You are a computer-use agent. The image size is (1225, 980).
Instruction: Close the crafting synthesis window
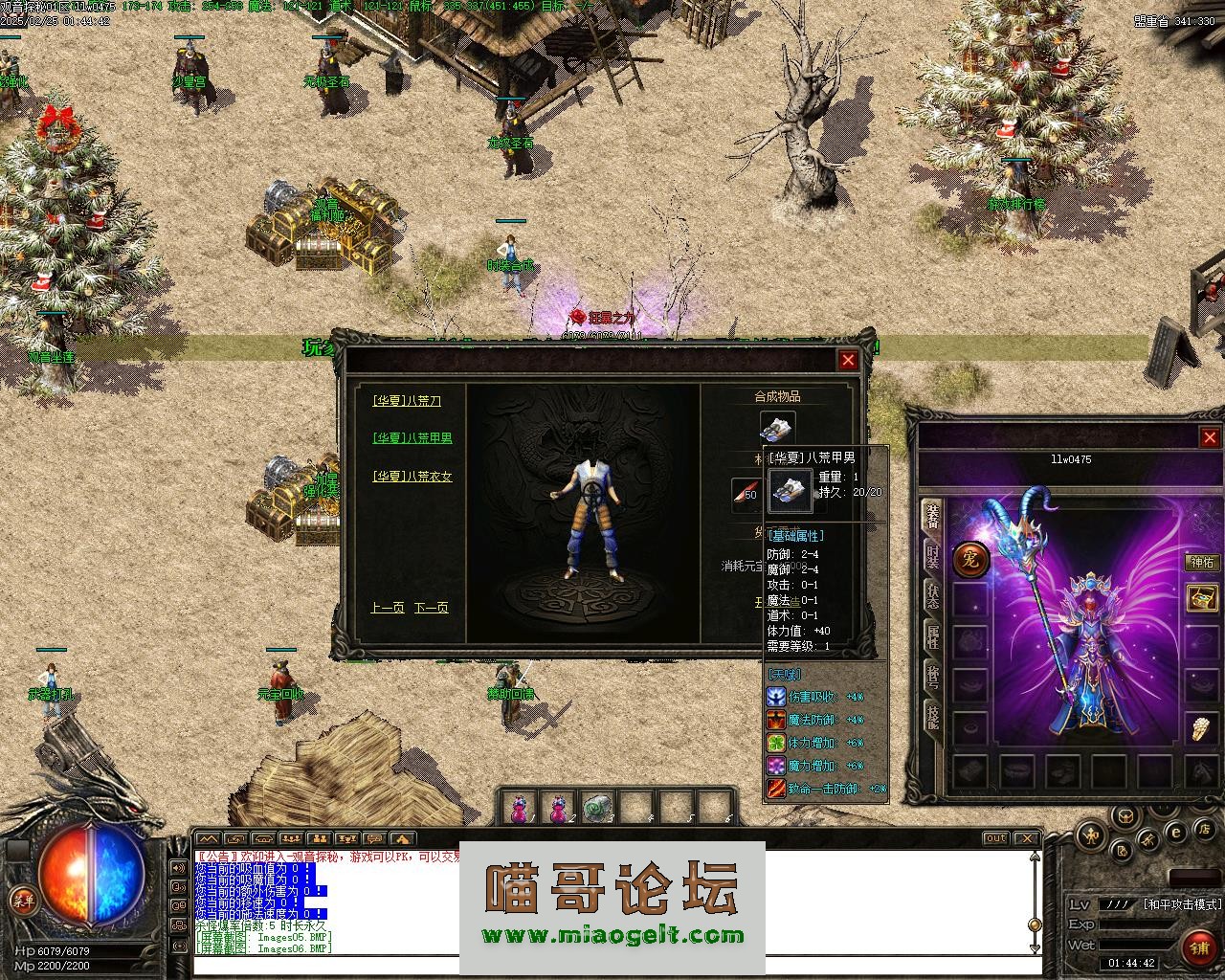[x=848, y=360]
